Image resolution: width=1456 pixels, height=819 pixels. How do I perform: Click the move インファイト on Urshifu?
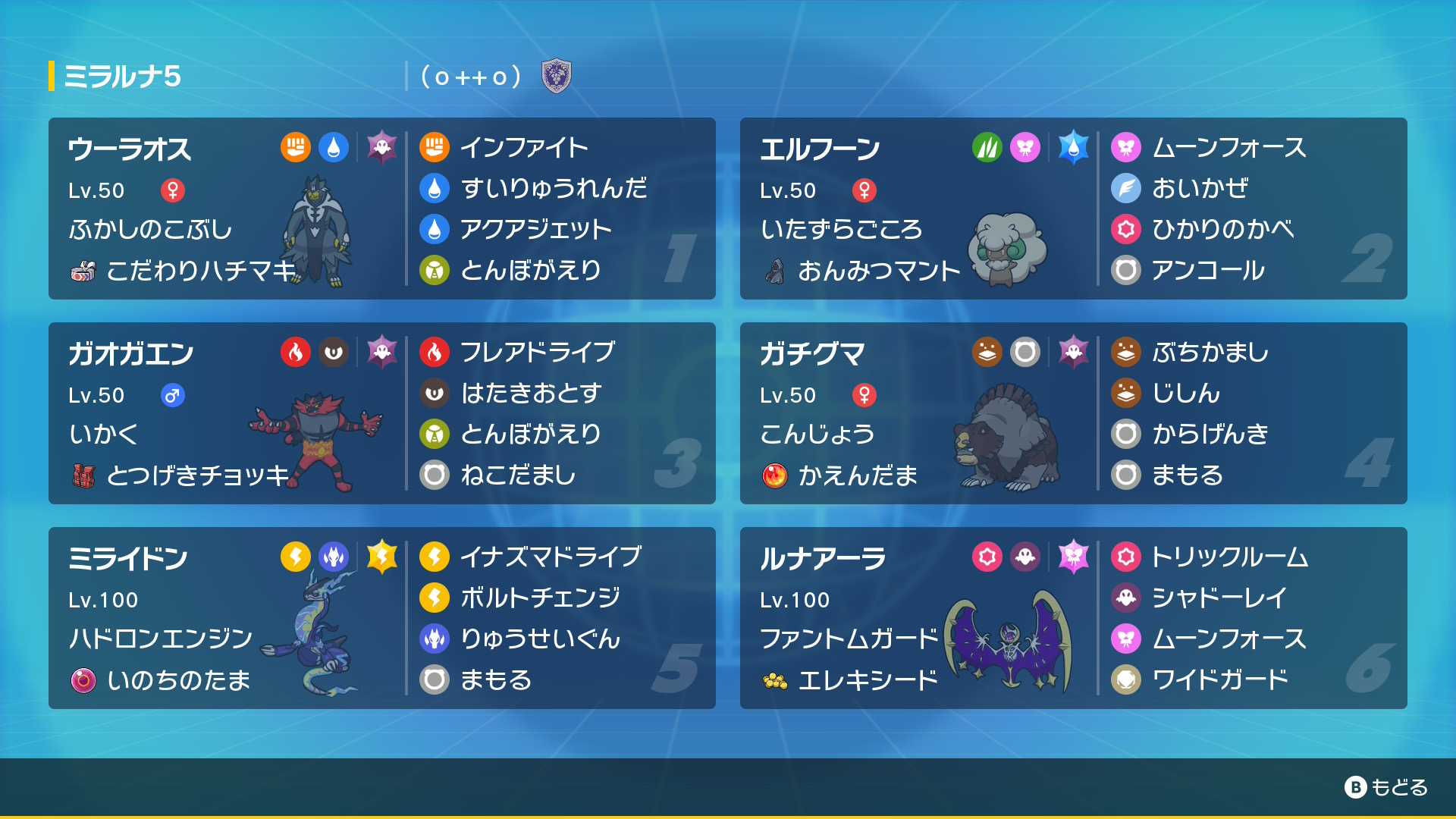pyautogui.click(x=522, y=146)
